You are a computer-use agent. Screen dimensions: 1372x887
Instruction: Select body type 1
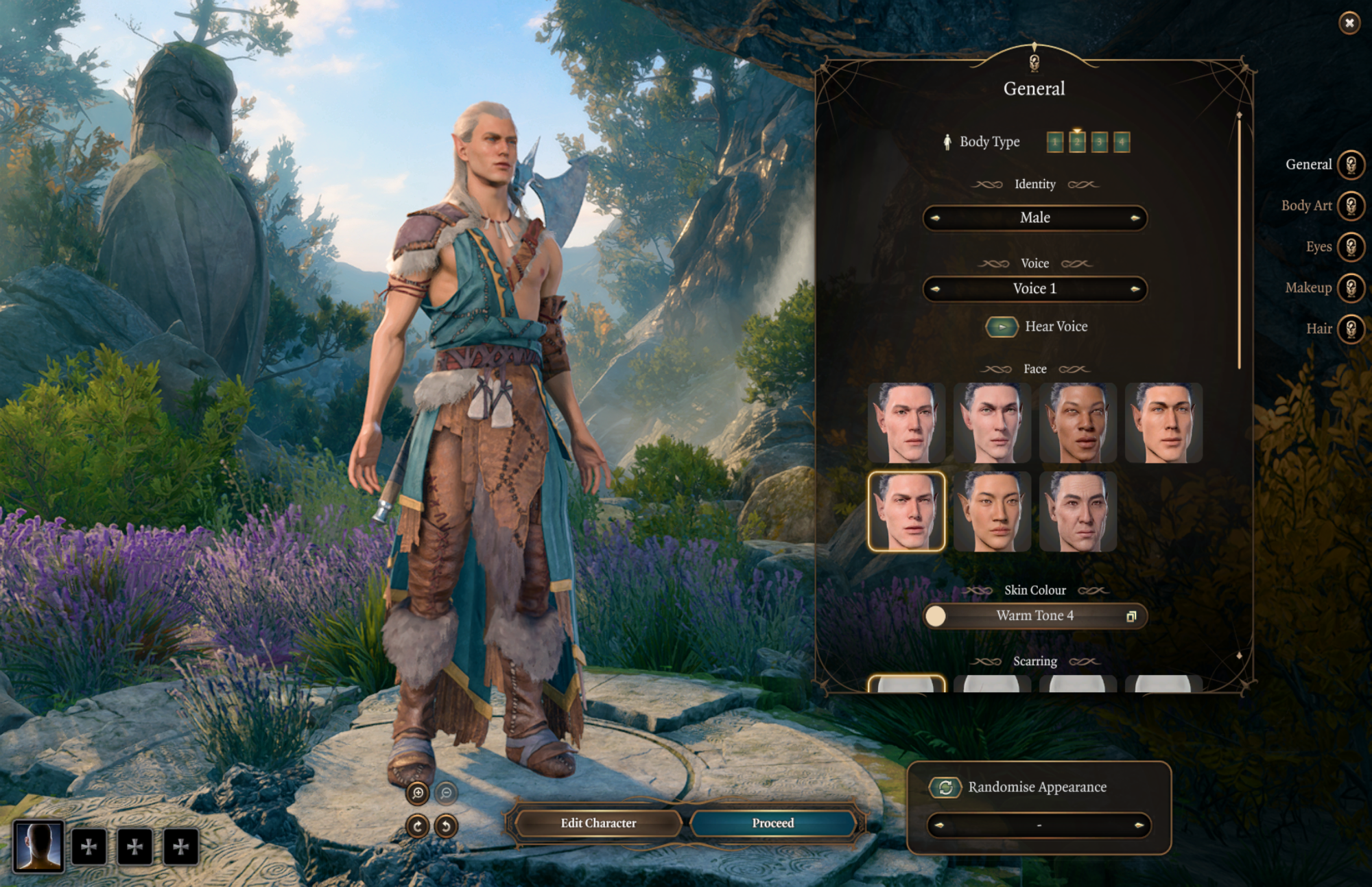click(x=1055, y=142)
